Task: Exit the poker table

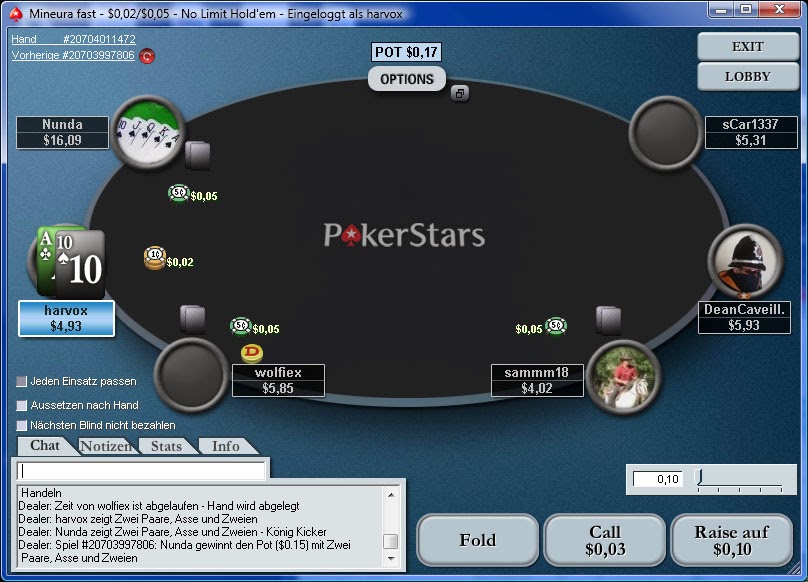Action: pyautogui.click(x=748, y=46)
